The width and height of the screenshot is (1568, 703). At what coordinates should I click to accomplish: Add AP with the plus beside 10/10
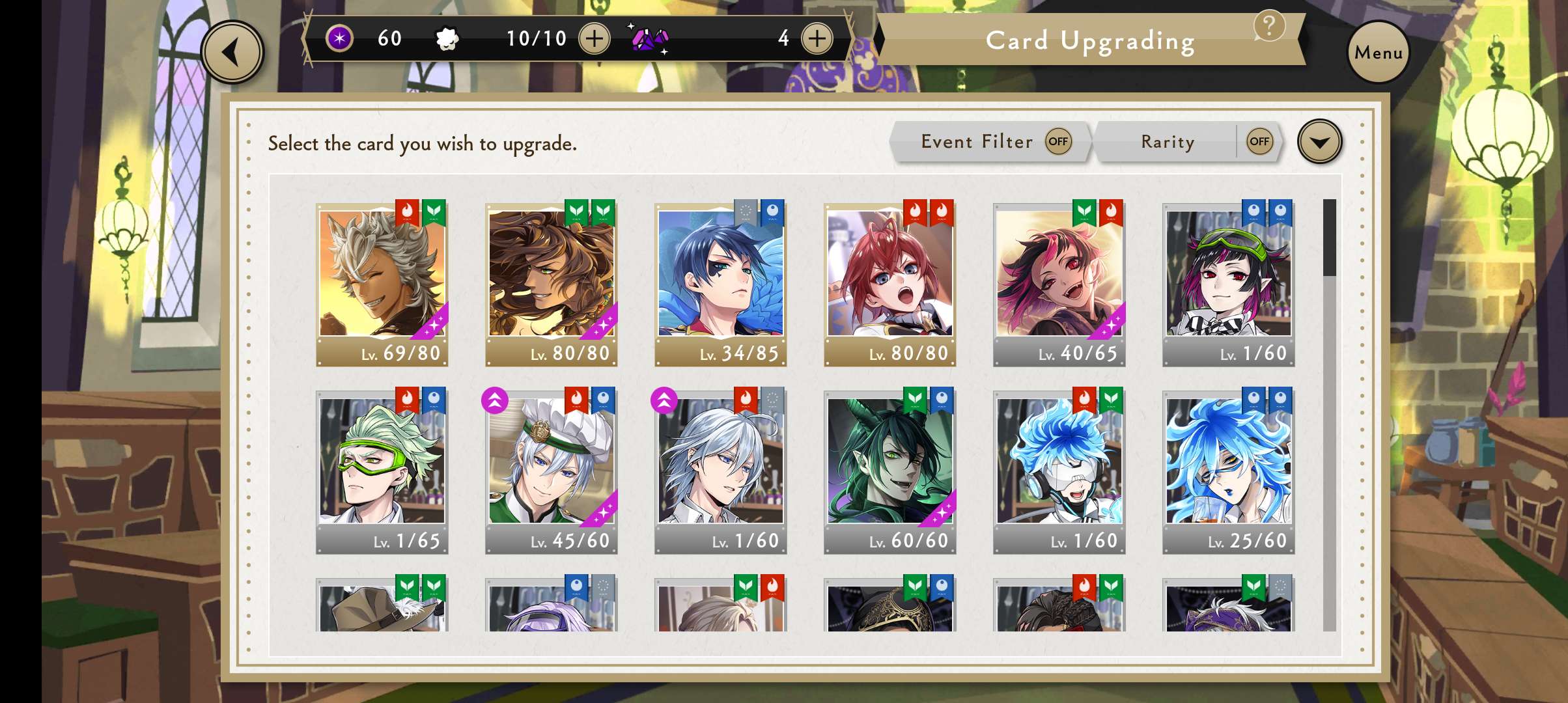[594, 38]
